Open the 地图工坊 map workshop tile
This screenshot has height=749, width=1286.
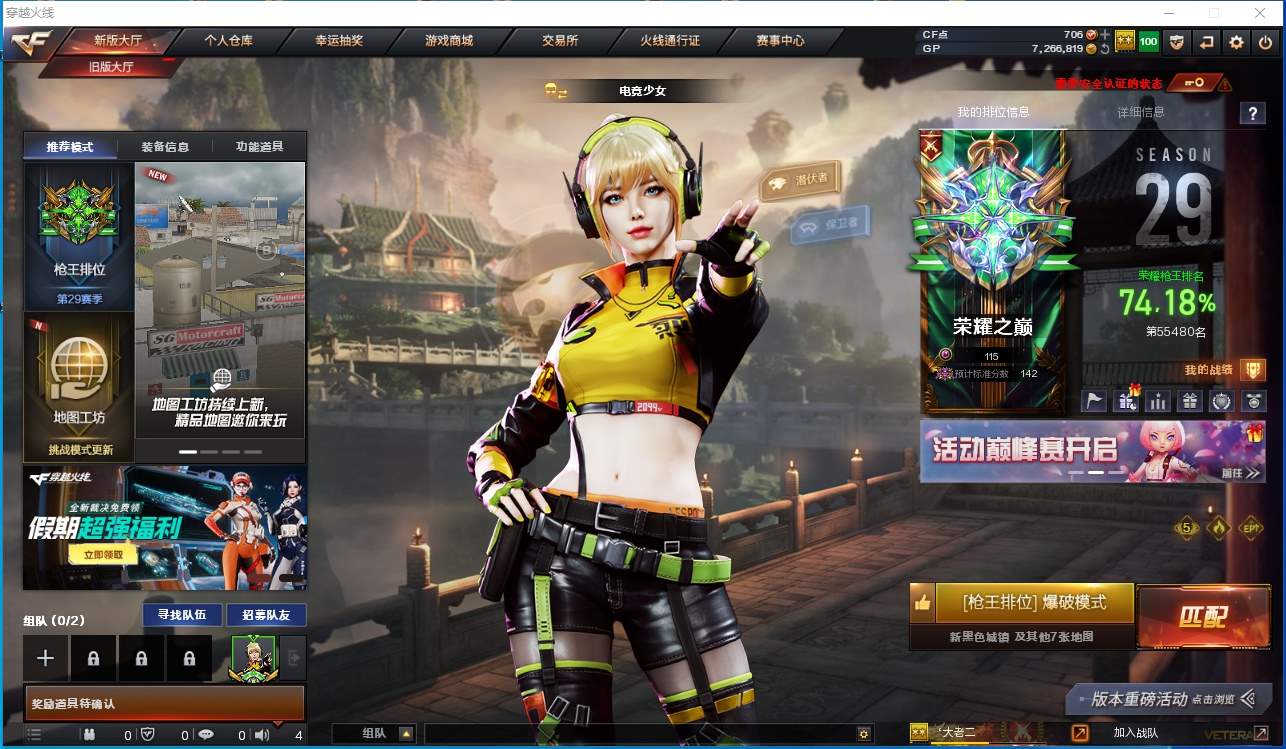(79, 385)
